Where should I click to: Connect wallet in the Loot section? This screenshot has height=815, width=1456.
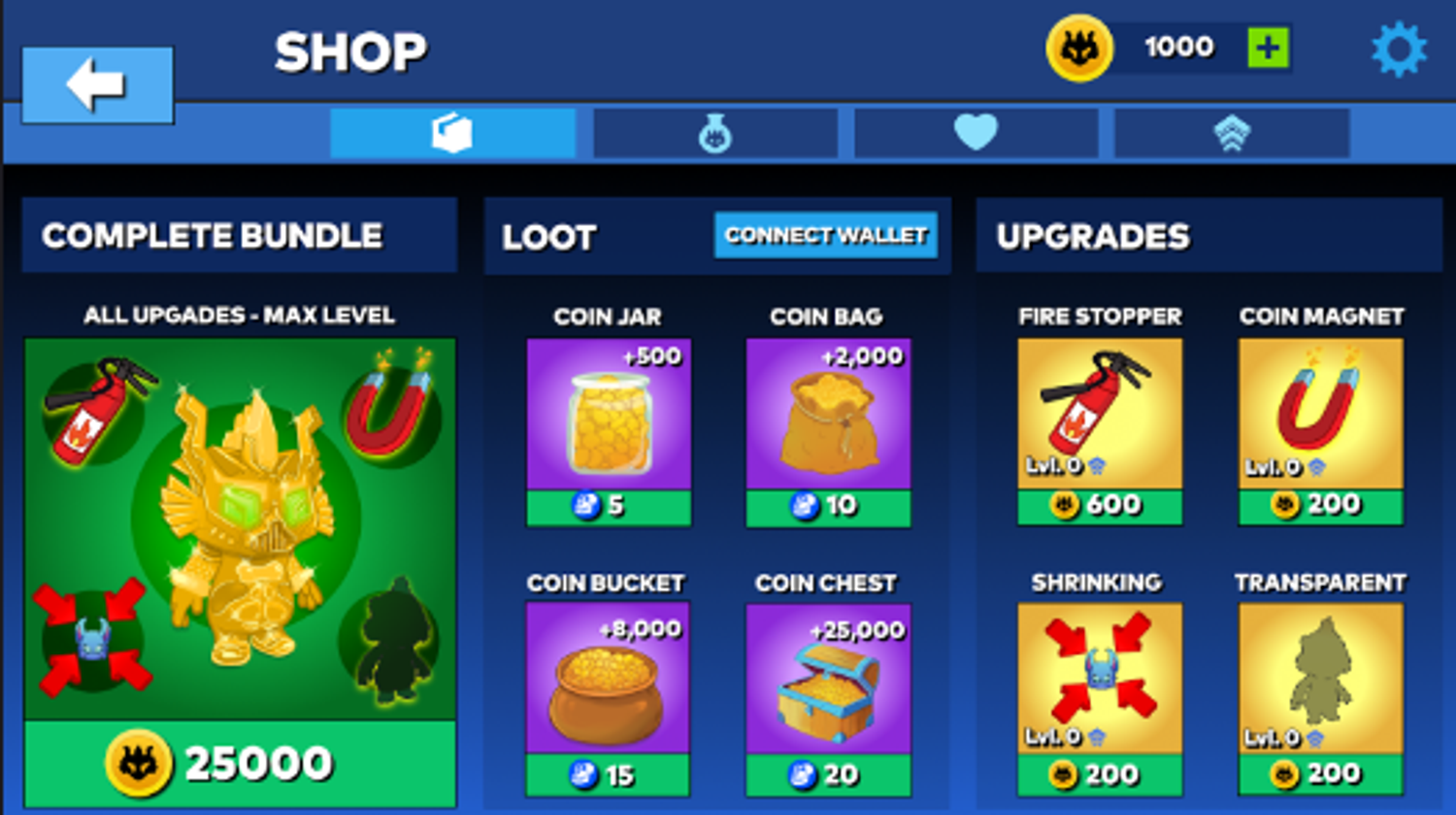[826, 236]
